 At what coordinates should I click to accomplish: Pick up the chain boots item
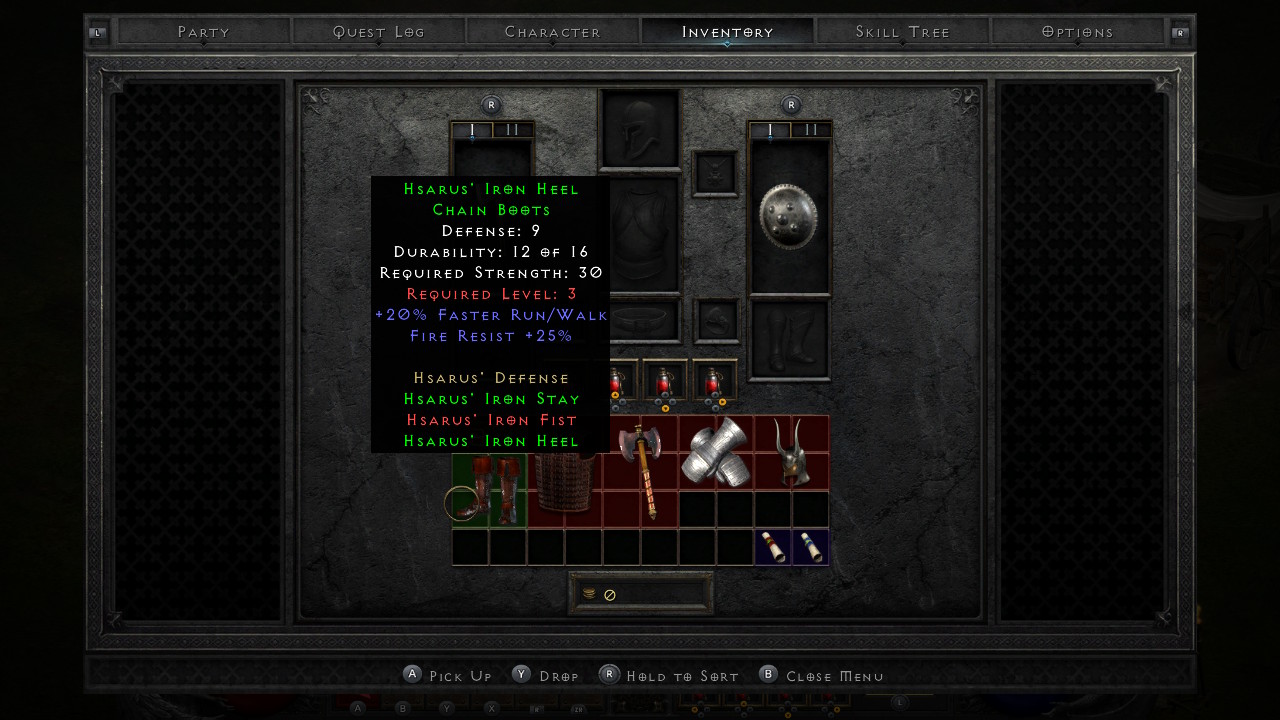point(489,490)
